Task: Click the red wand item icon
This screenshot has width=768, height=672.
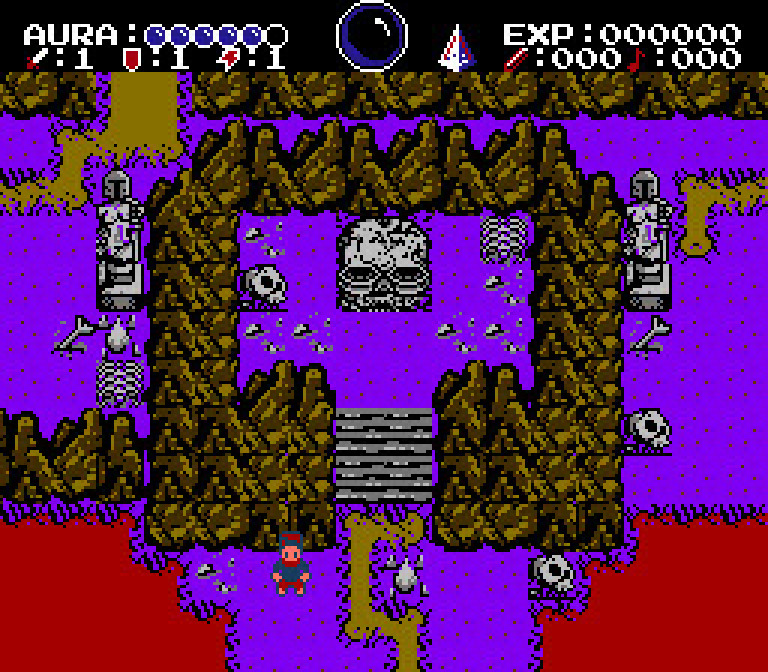Action: (x=517, y=59)
